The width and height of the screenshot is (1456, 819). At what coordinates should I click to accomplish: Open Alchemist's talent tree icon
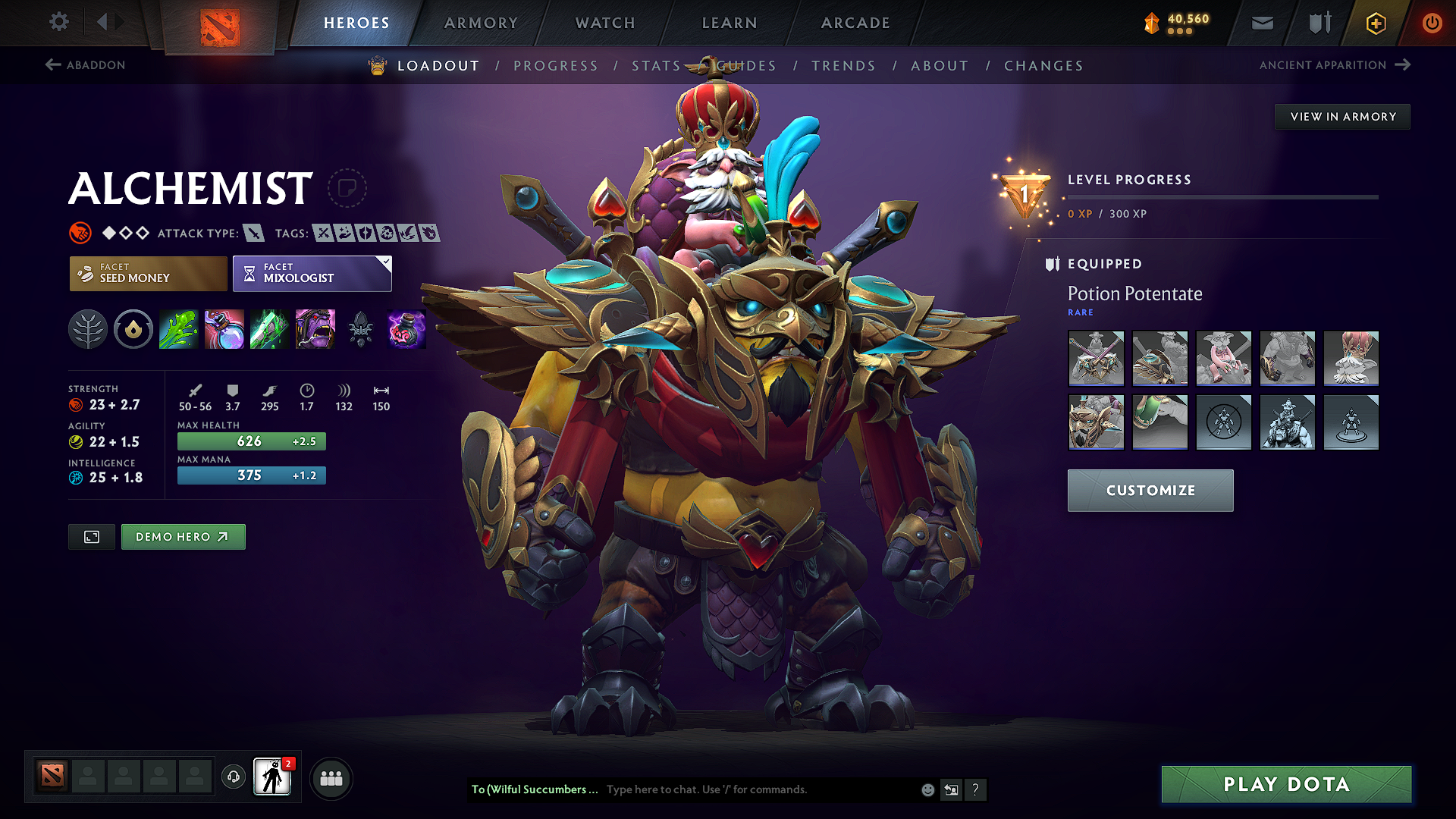click(88, 329)
